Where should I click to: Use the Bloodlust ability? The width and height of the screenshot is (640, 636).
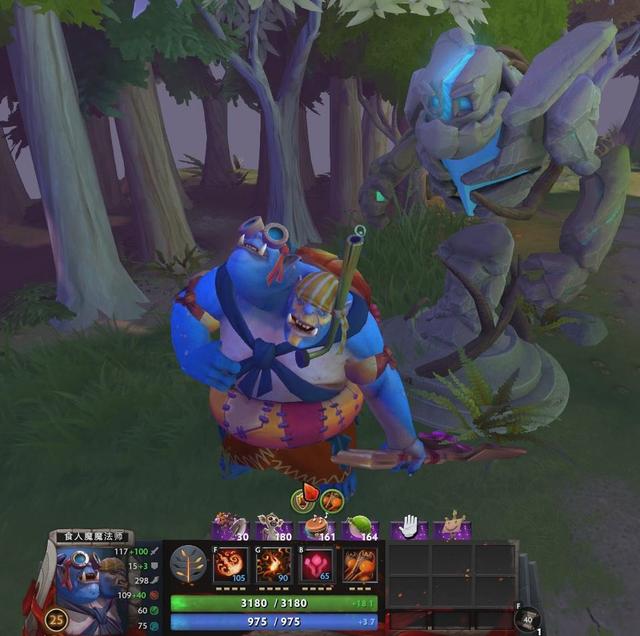(317, 565)
